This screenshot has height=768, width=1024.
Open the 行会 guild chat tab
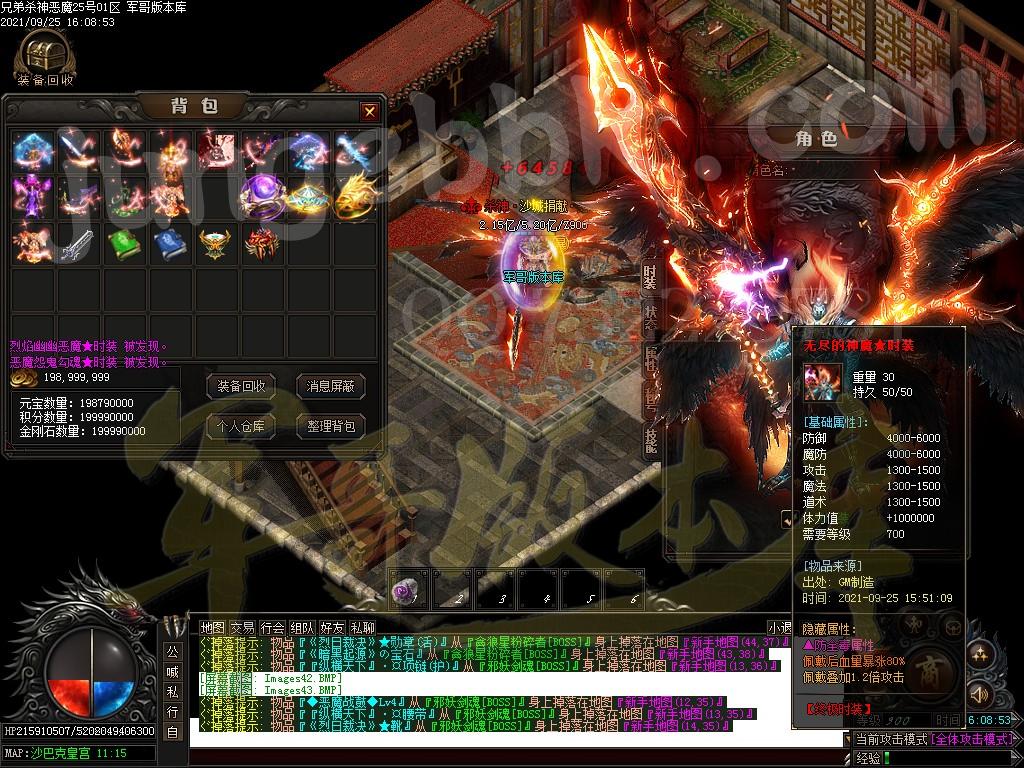click(x=273, y=627)
